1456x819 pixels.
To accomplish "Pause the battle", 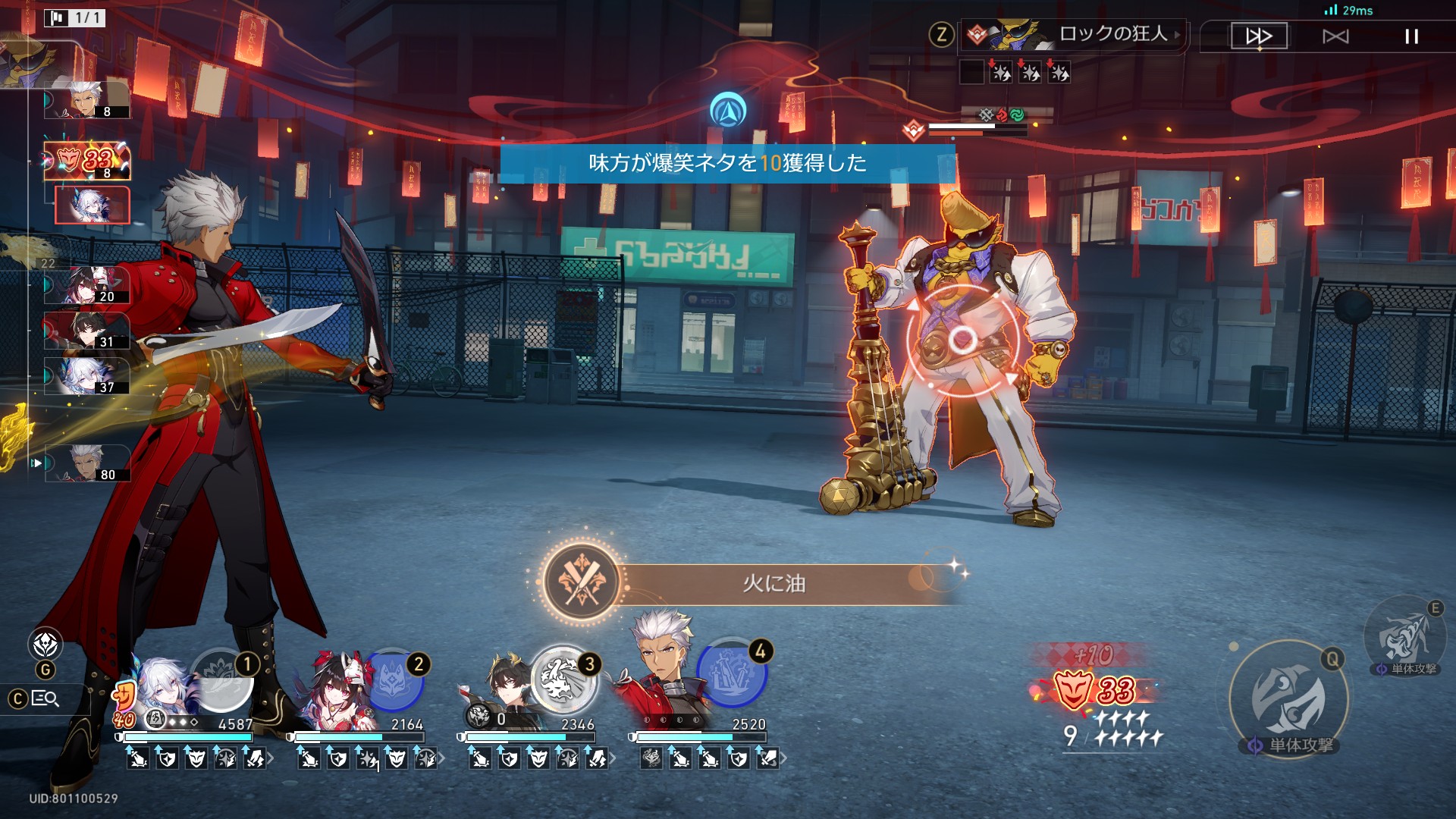I will point(1411,36).
